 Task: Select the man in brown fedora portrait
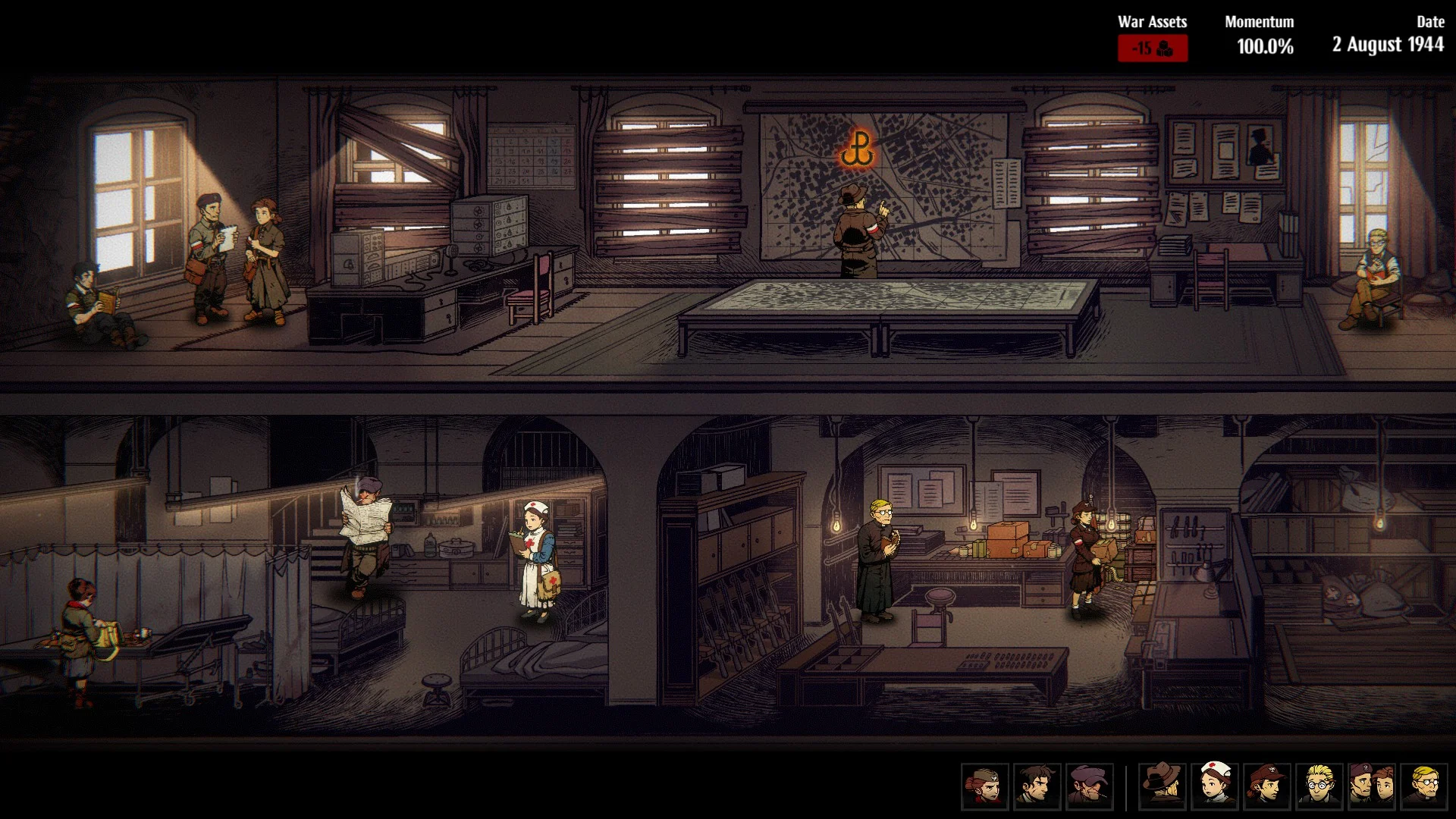point(1163,786)
